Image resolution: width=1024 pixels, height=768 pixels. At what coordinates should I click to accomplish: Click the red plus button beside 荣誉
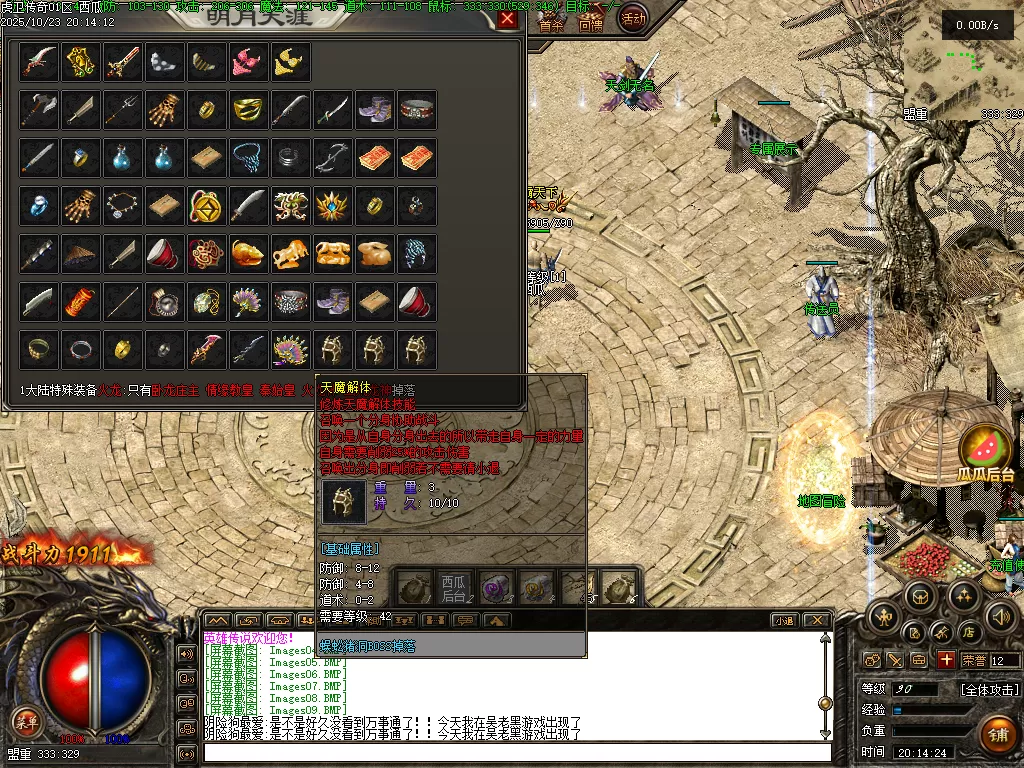946,660
